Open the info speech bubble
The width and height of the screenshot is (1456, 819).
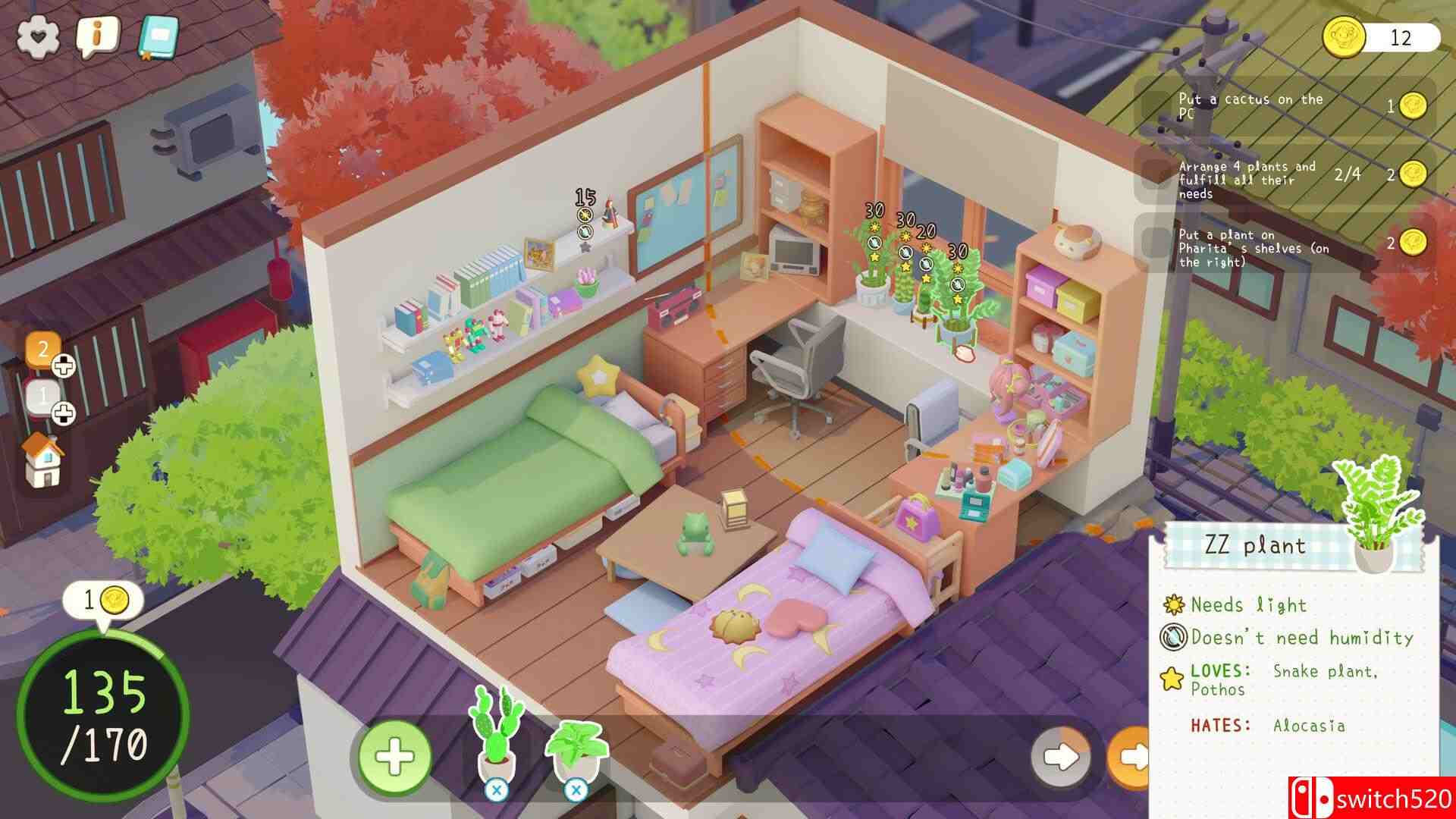pos(97,33)
